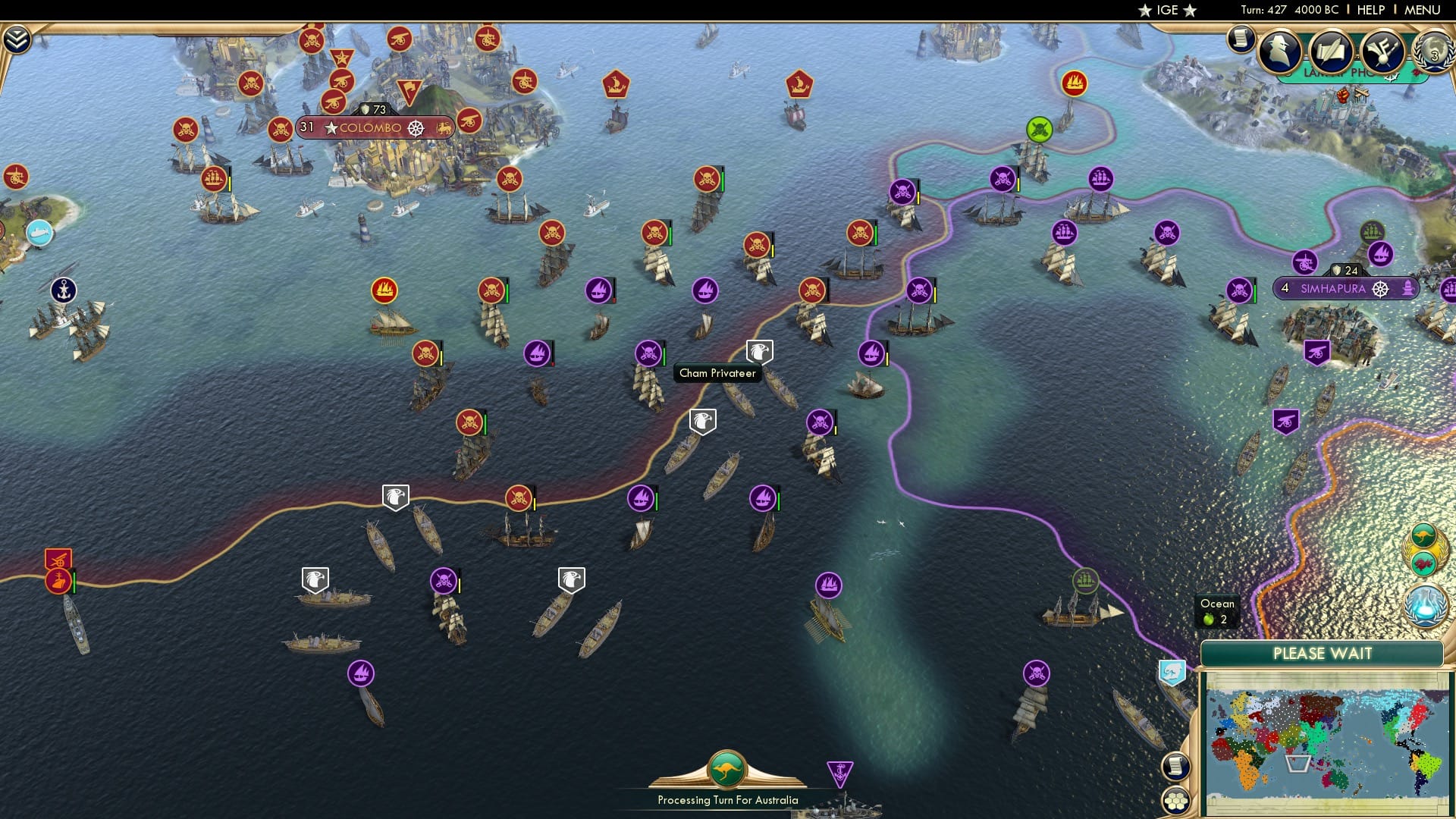
Task: Click Australia's kangaroo emblem on the right edge
Action: pyautogui.click(x=1425, y=535)
